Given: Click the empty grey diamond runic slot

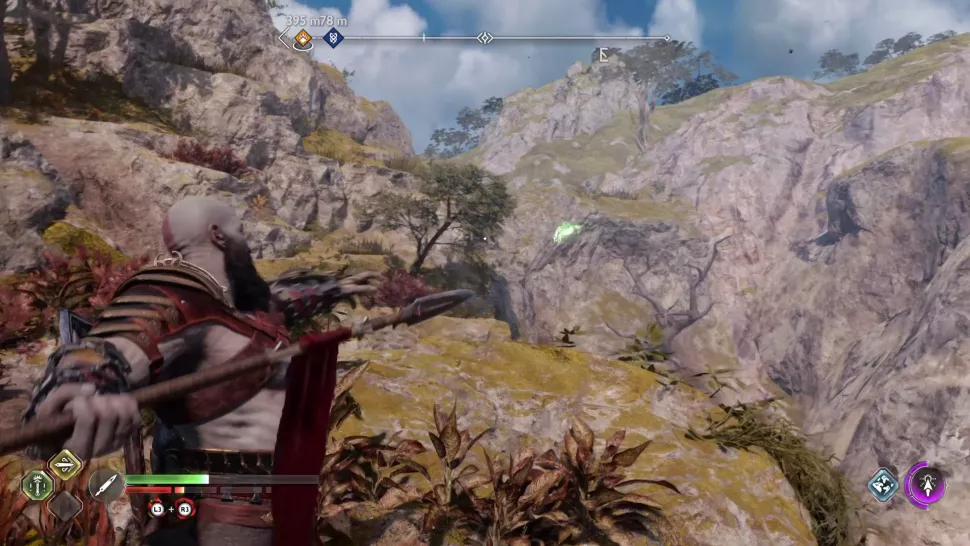Looking at the screenshot, I should click(65, 506).
